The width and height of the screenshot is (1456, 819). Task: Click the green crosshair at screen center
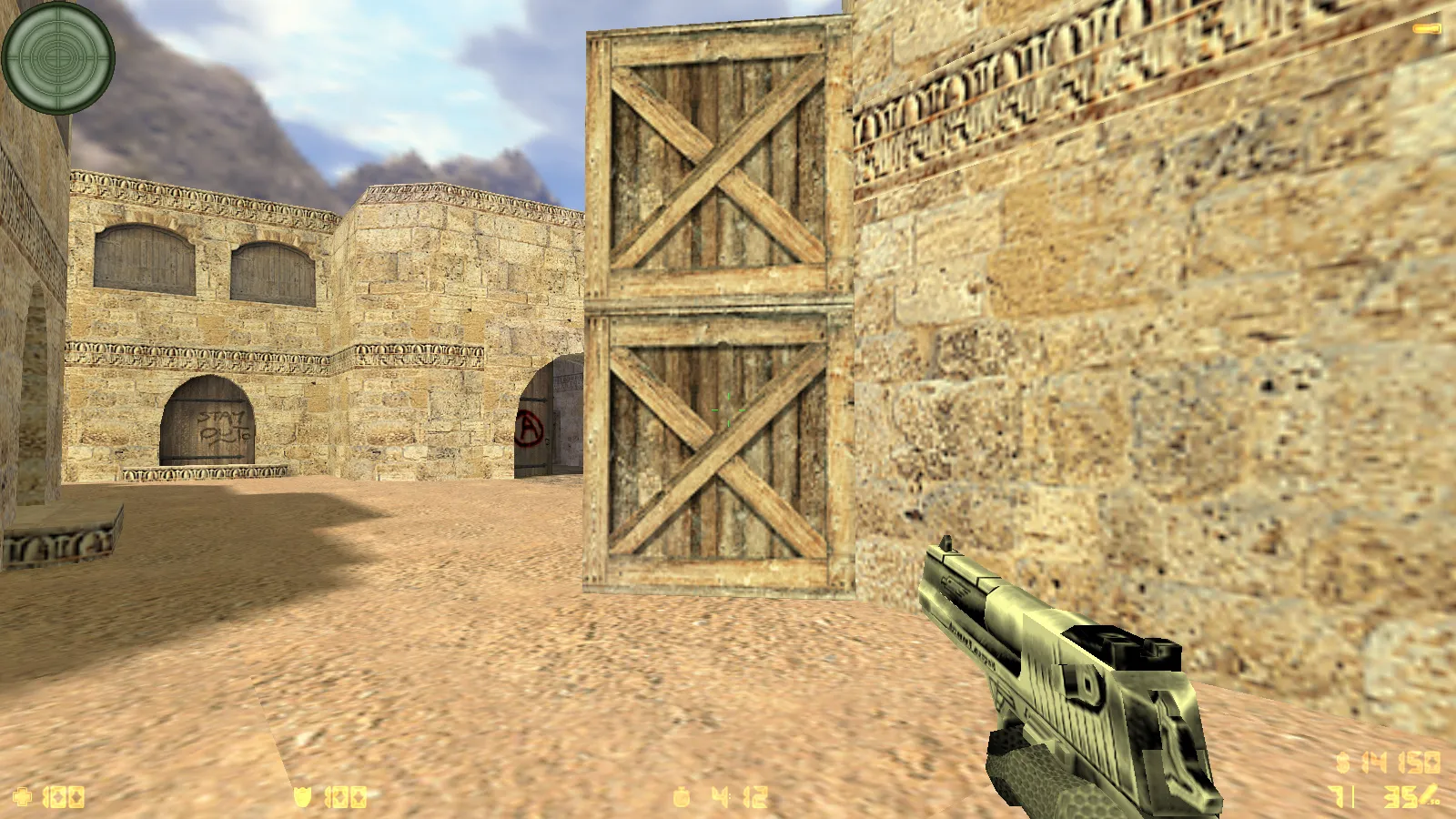[728, 409]
